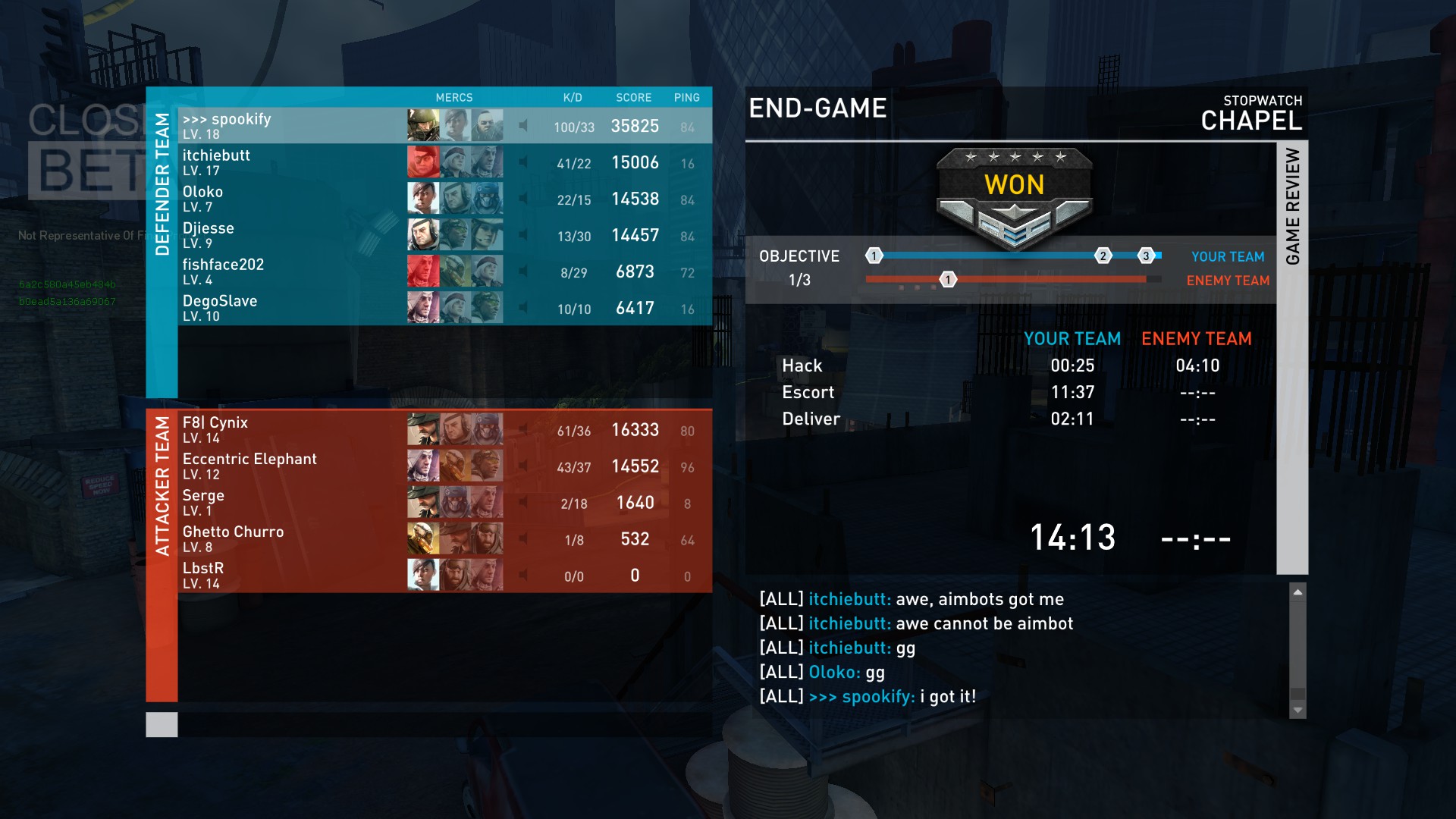Click the chat scroll-up arrow
The image size is (1456, 819).
point(1298,592)
